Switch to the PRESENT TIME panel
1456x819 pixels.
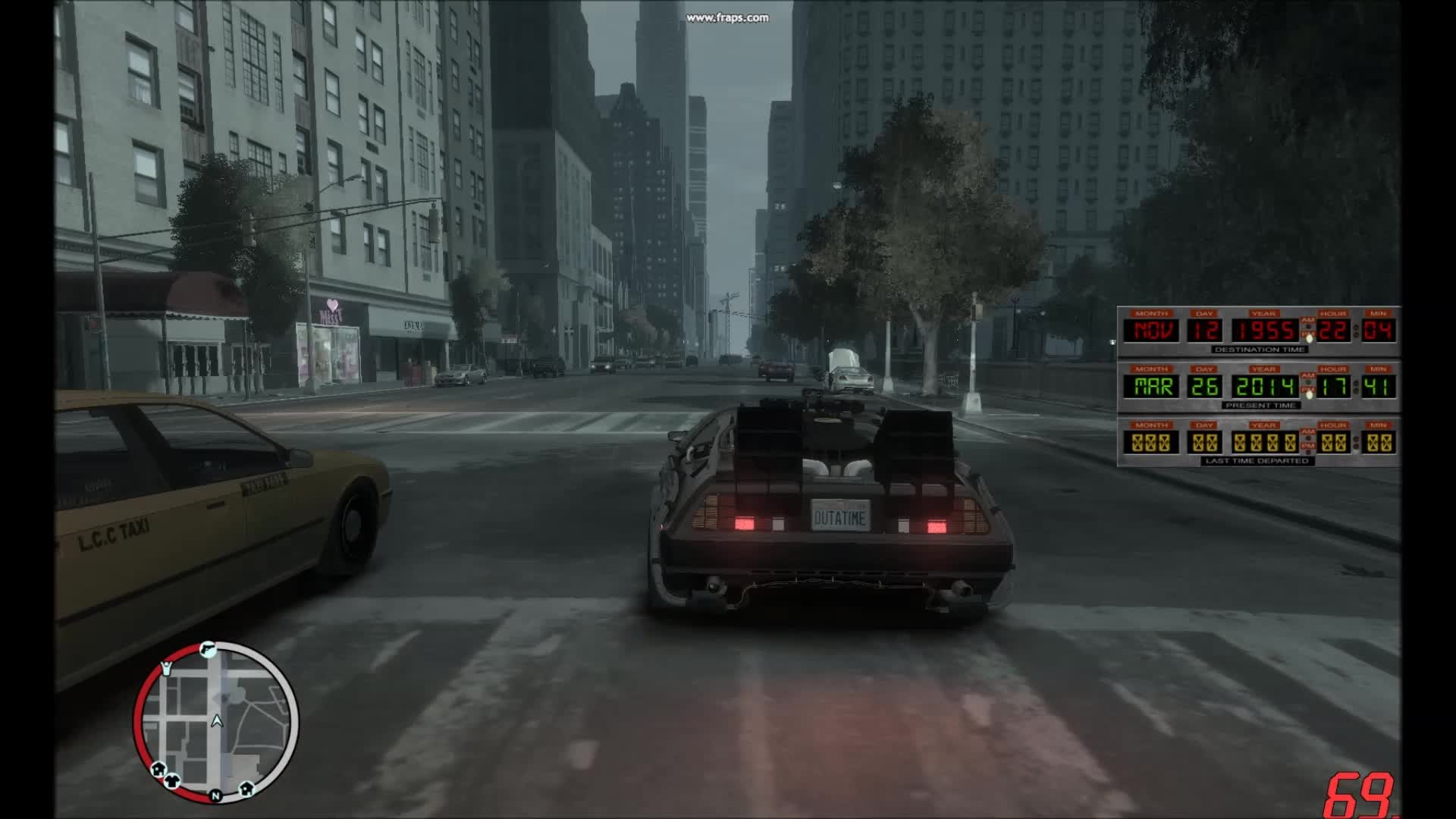point(1260,405)
